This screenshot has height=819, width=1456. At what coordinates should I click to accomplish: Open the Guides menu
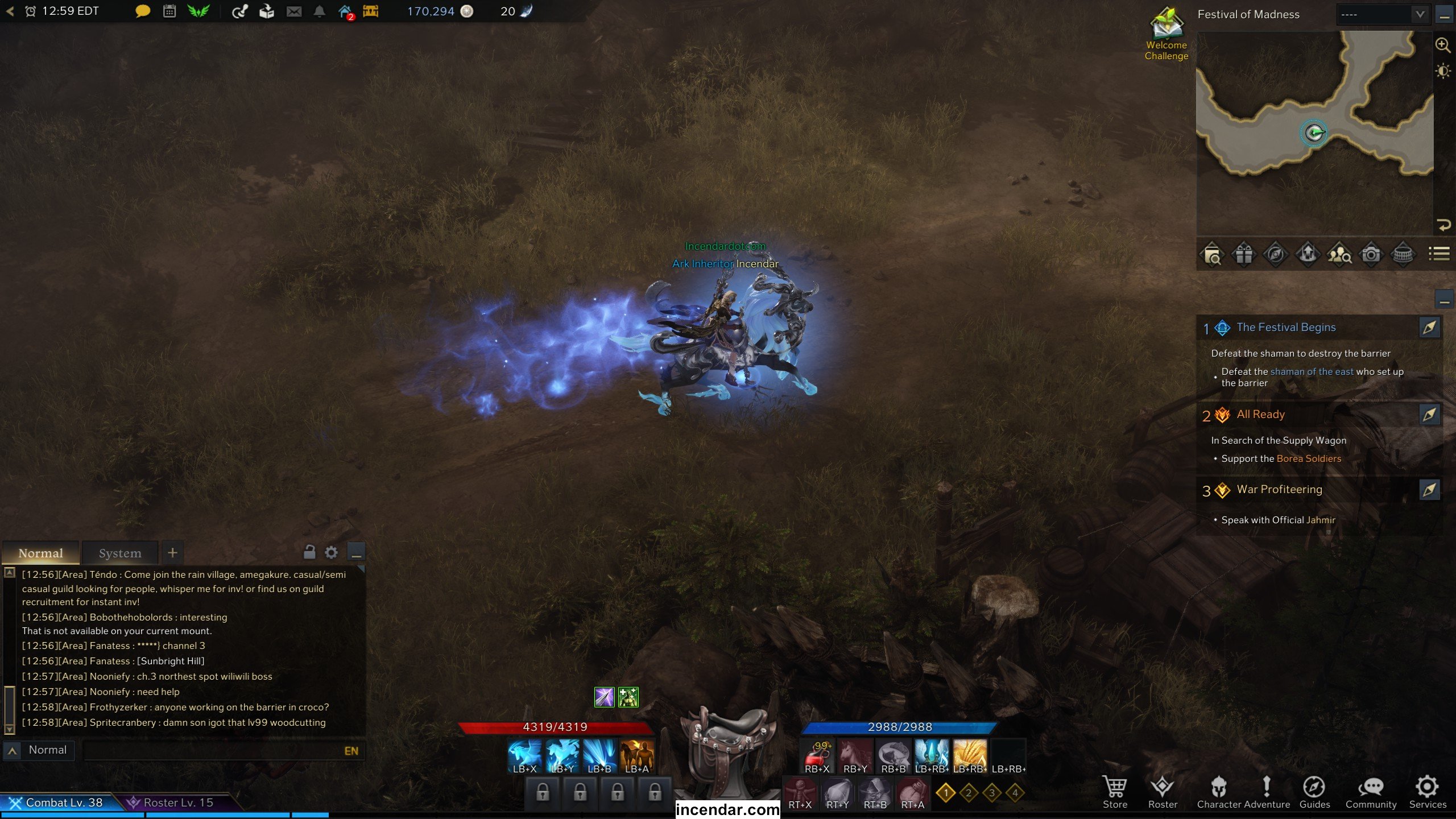coord(1314,791)
